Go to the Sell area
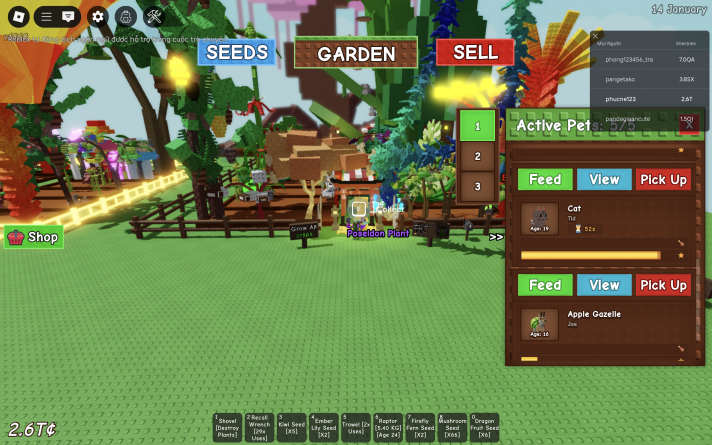 point(475,52)
